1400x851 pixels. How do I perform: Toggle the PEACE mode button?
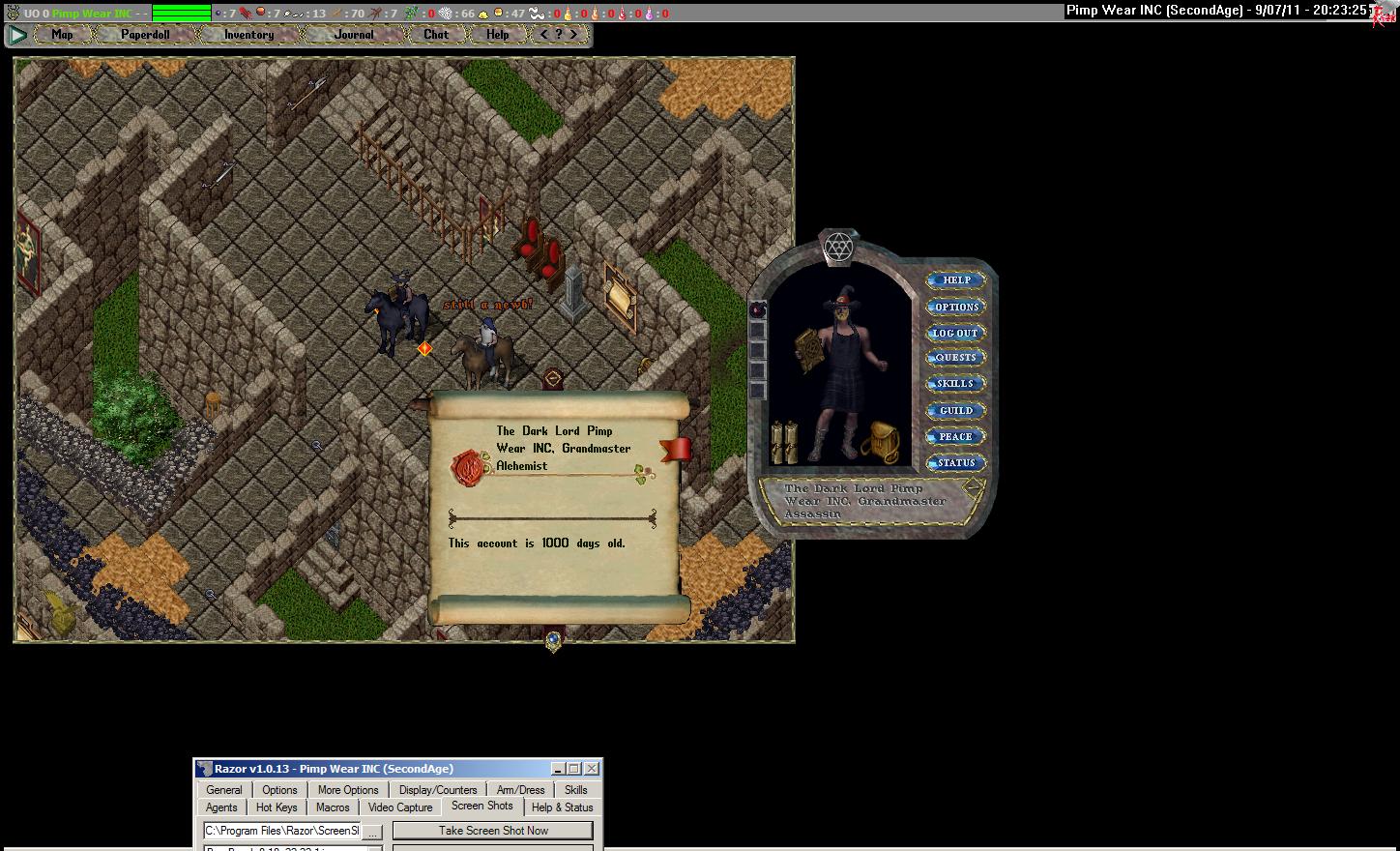[x=955, y=436]
